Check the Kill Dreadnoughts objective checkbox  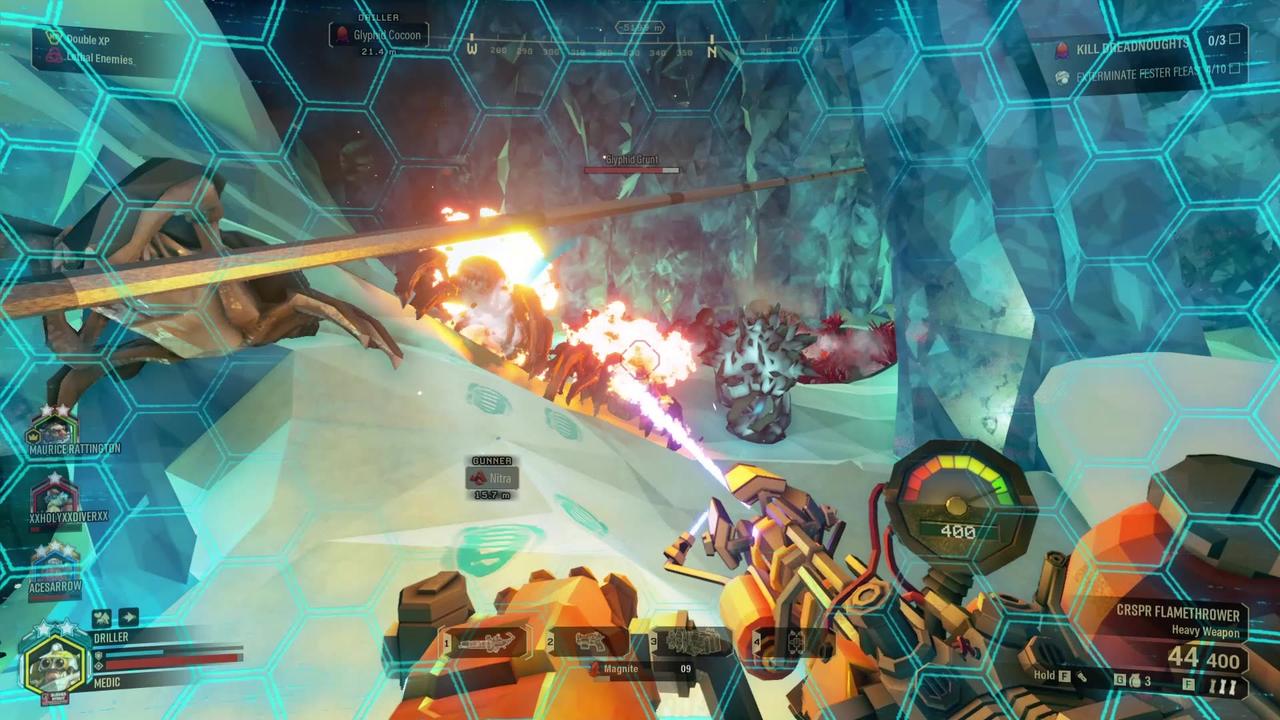(1233, 41)
